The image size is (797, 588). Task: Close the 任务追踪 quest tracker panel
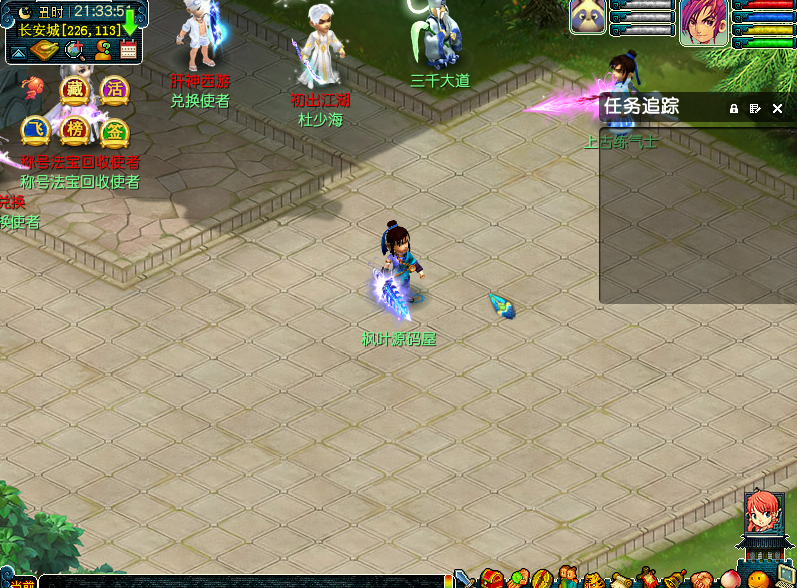777,108
